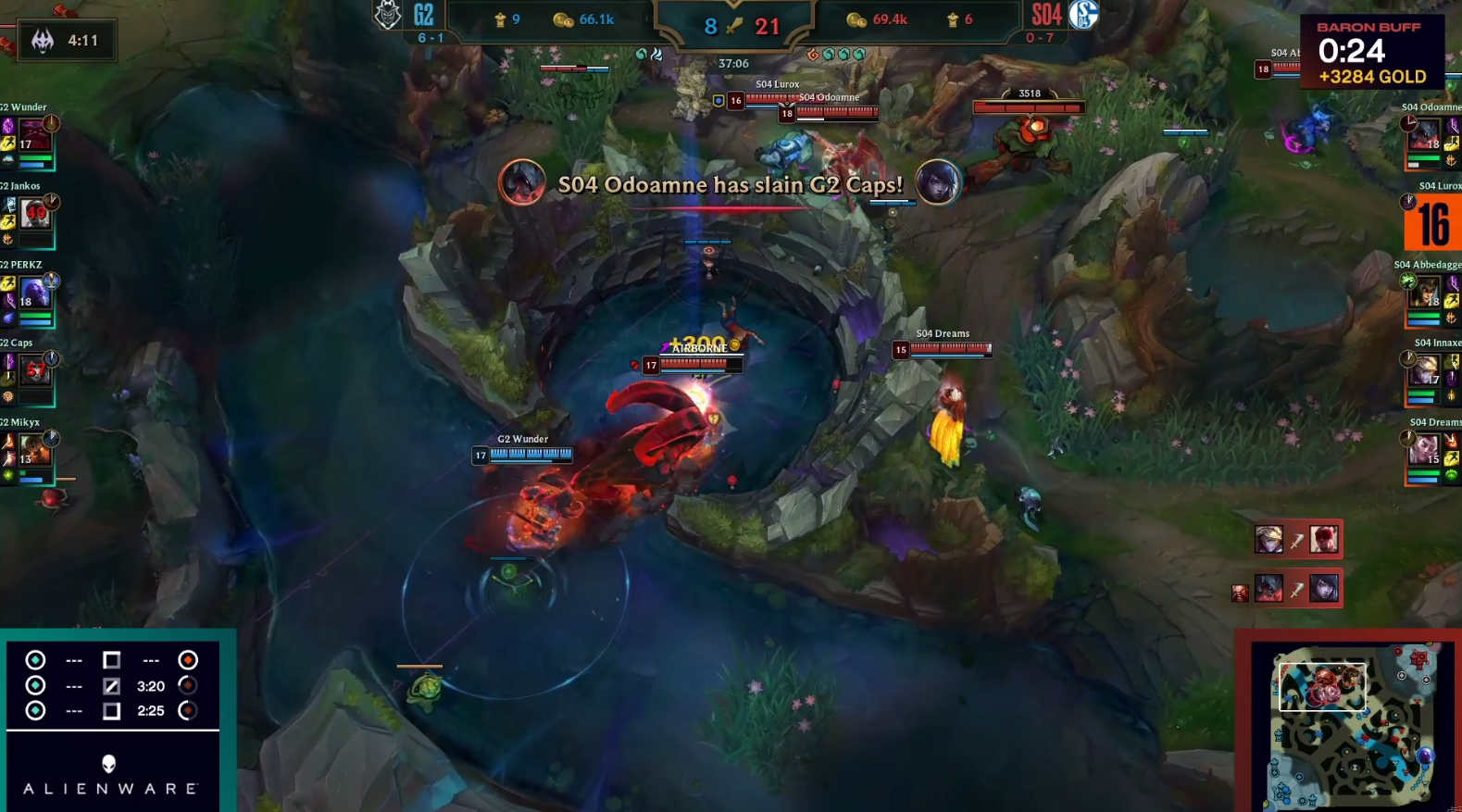Click the 4:11 objective respawn timer icon
Screen dimensions: 1462x812
tap(43, 41)
